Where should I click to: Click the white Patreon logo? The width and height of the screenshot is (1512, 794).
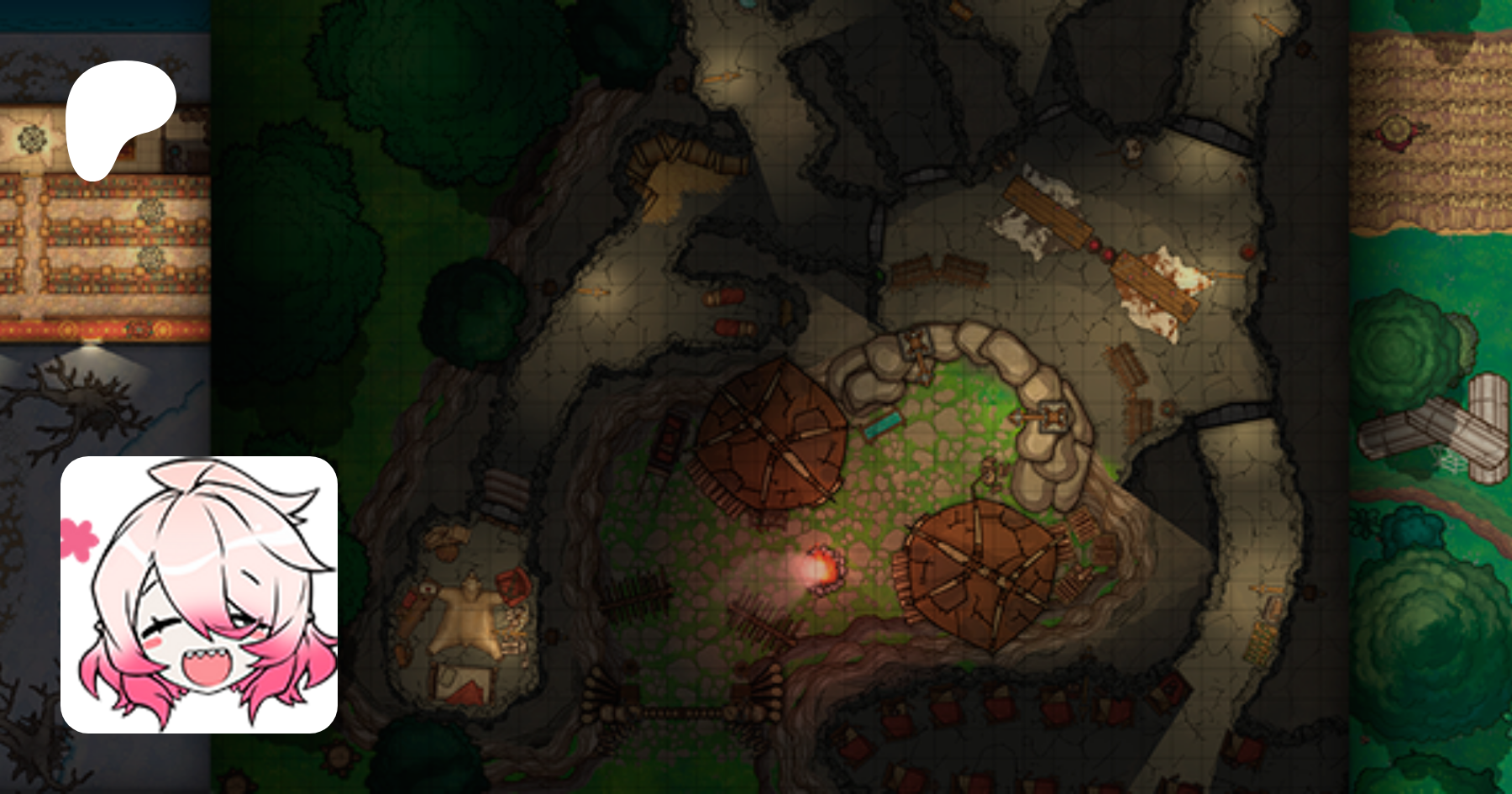(x=116, y=117)
